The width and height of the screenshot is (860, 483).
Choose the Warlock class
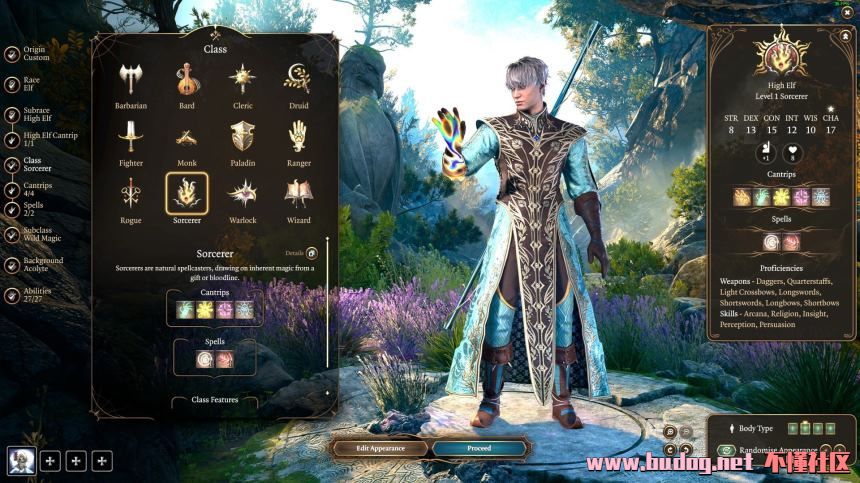(242, 194)
